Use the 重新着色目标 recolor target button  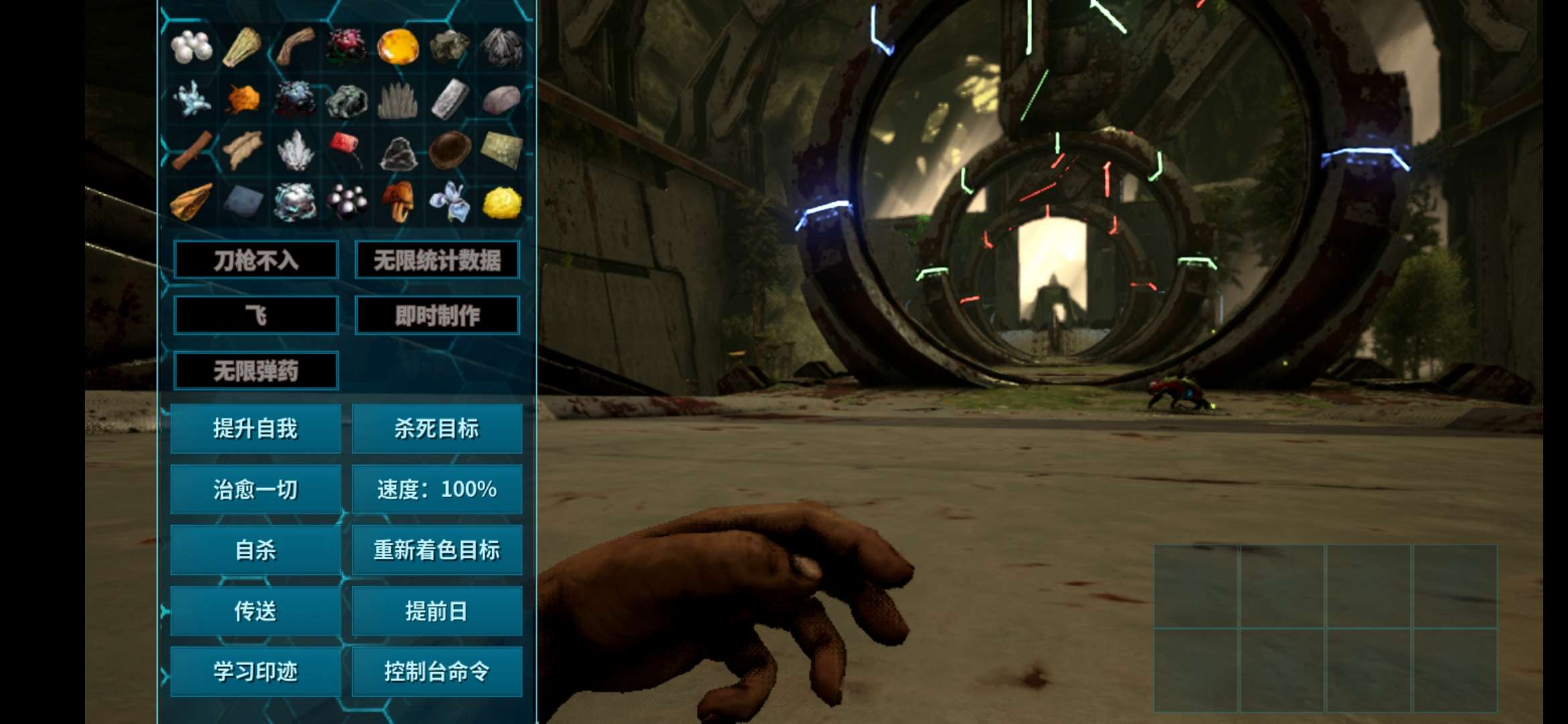[x=437, y=550]
